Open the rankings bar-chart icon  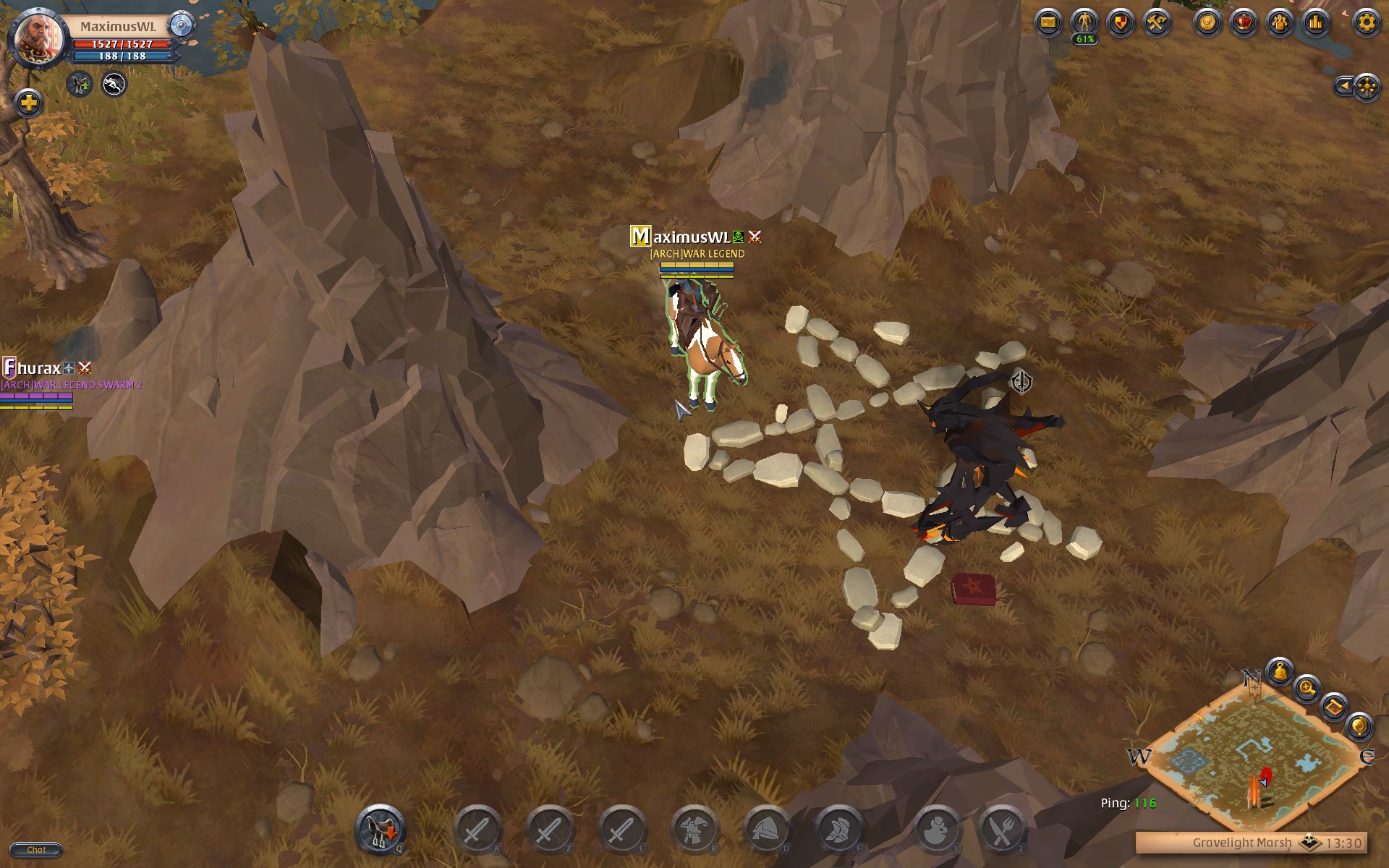[x=1315, y=22]
